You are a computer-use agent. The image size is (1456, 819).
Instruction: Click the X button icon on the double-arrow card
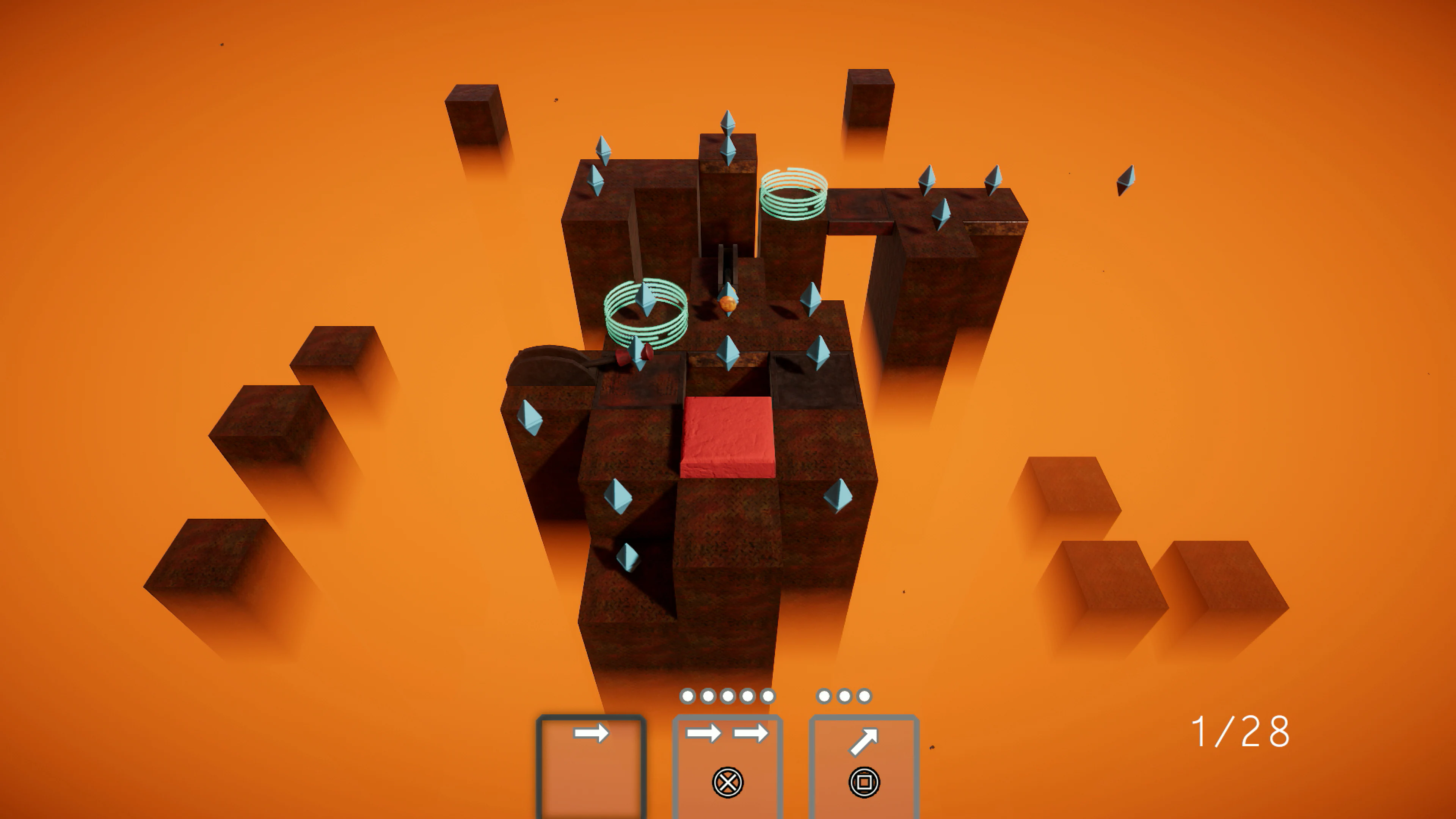728,784
